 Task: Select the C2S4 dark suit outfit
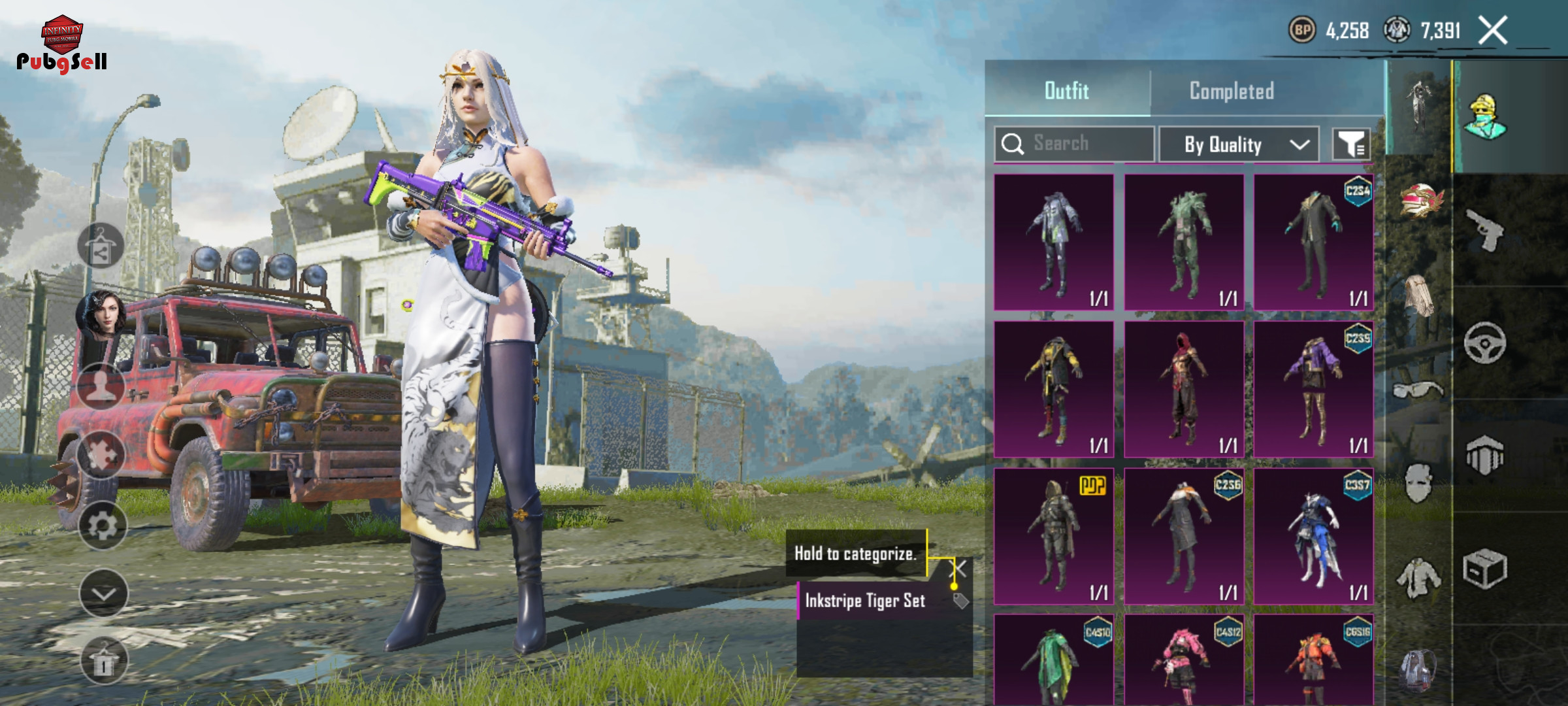1314,243
